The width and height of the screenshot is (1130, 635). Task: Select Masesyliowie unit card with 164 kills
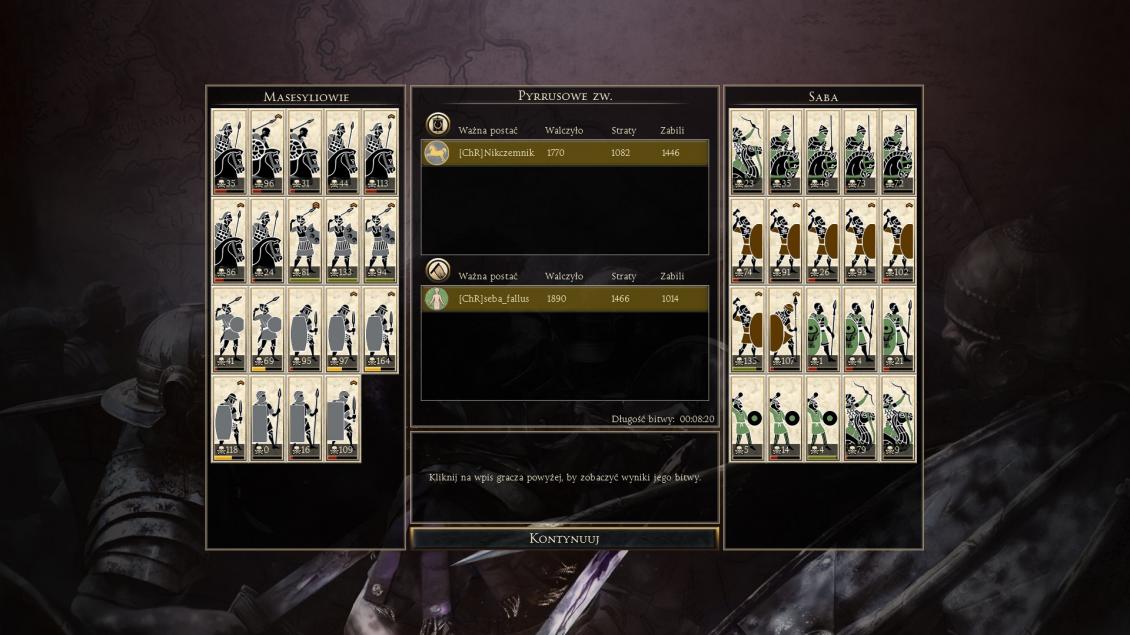point(380,330)
